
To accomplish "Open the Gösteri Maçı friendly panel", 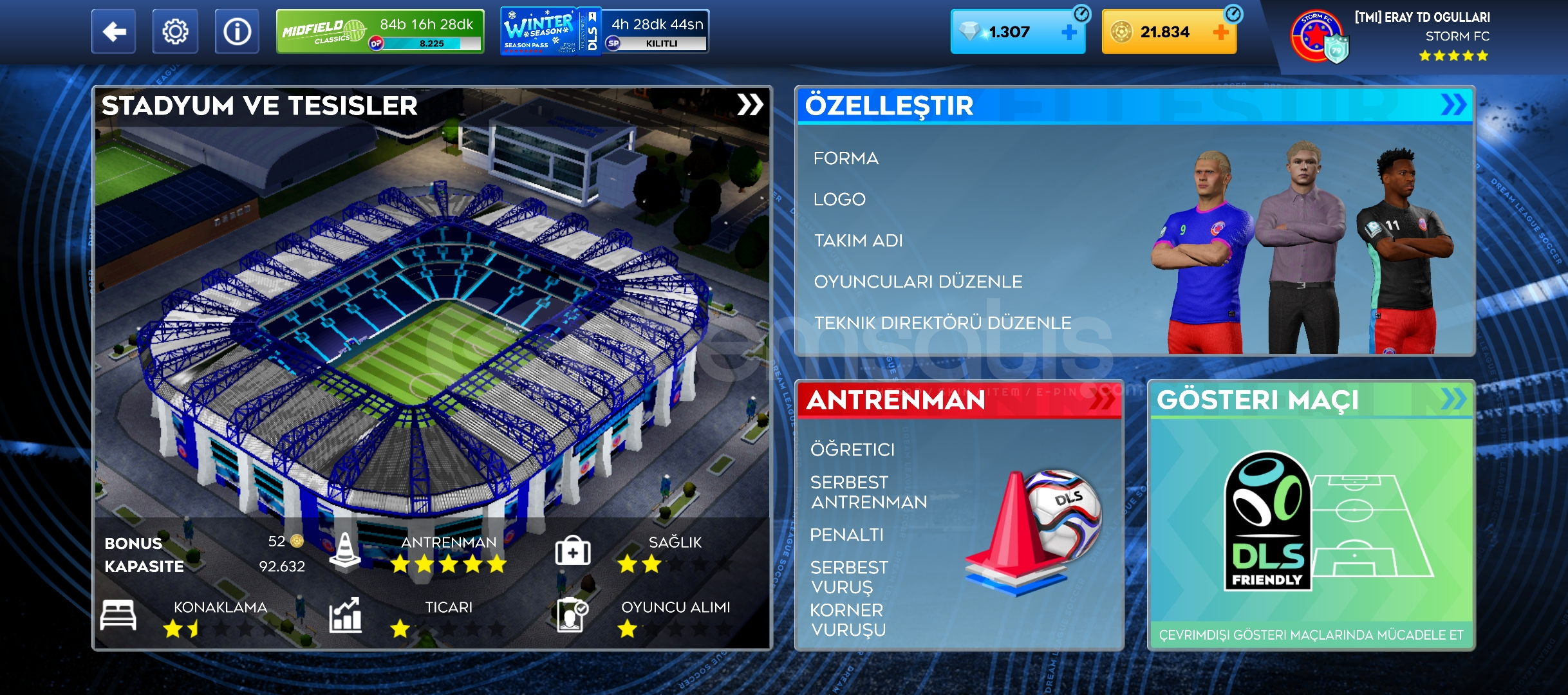I will [1311, 515].
